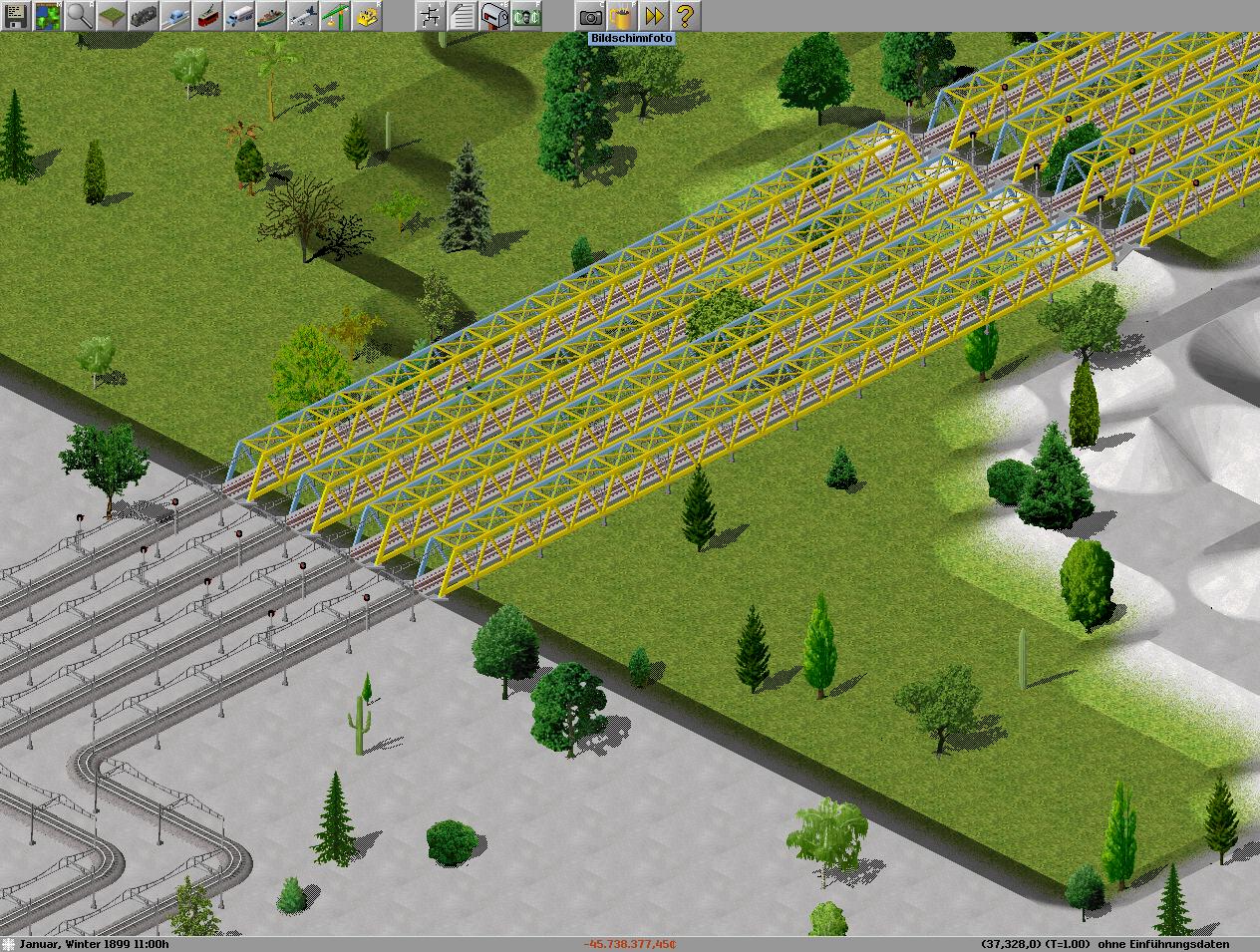Open the ship and harbor tools
The width and height of the screenshot is (1260, 952).
pyautogui.click(x=271, y=16)
